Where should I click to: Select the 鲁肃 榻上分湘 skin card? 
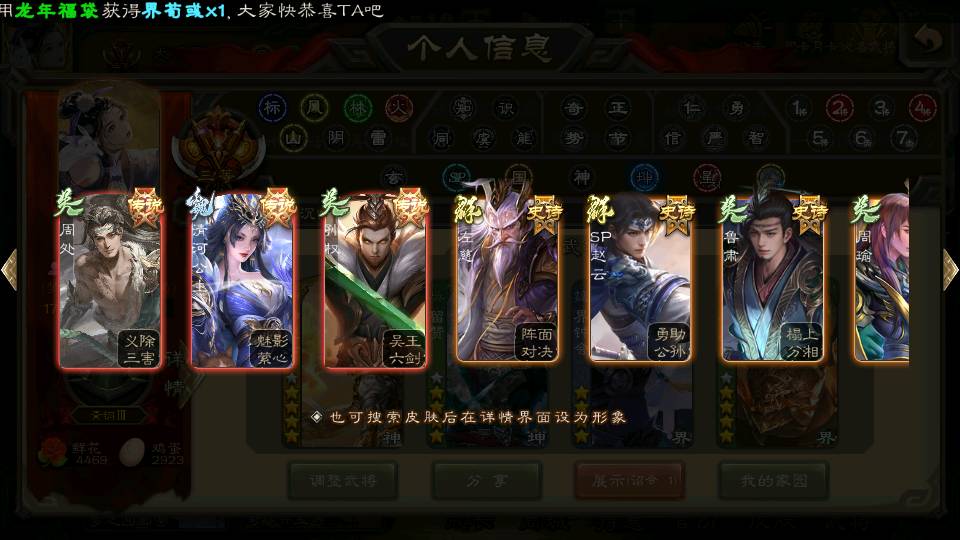tap(773, 278)
